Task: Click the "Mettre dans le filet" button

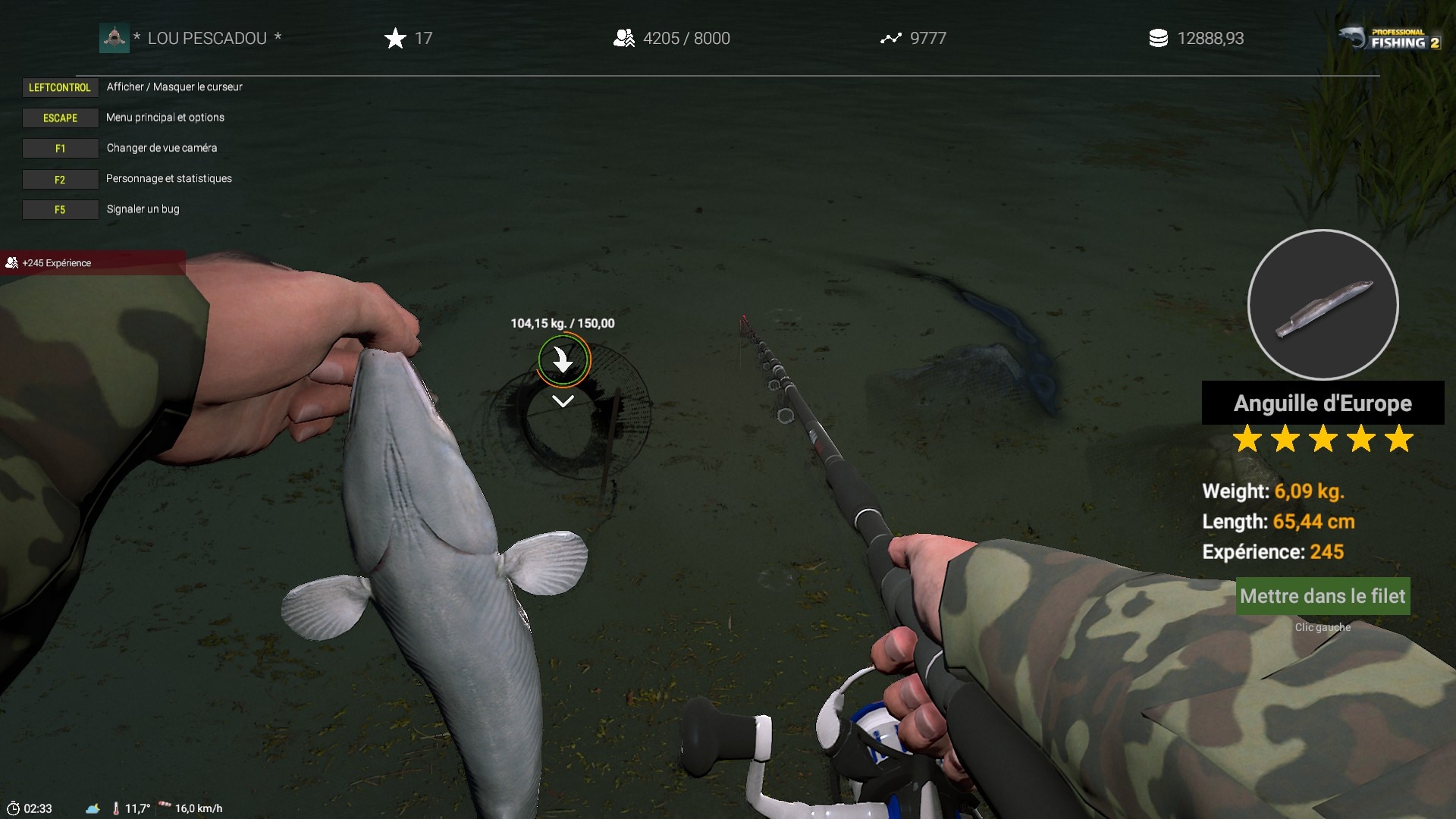Action: click(x=1323, y=596)
